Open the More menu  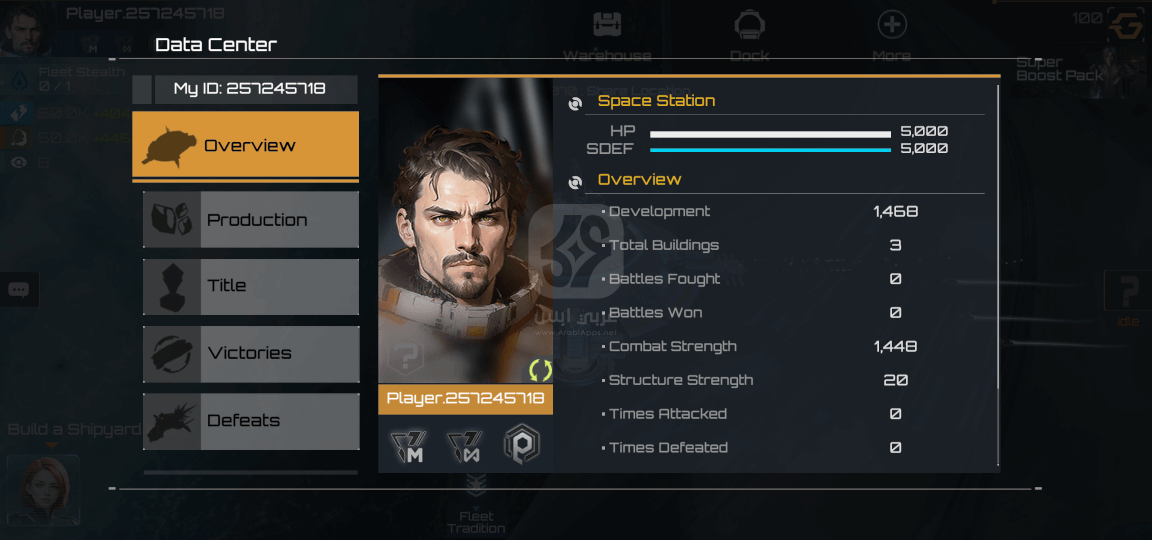[x=891, y=36]
